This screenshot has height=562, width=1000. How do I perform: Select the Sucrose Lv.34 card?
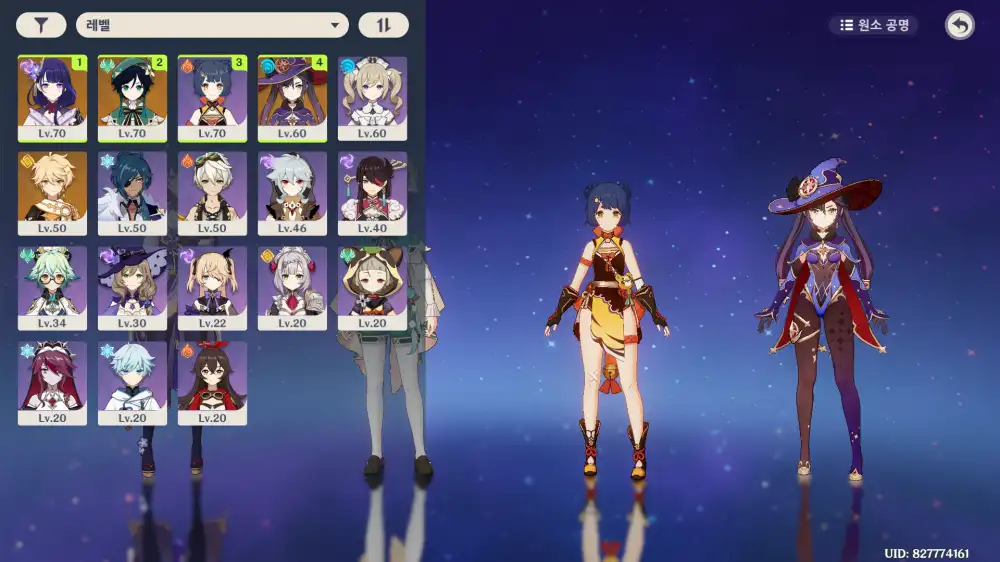(x=52, y=288)
